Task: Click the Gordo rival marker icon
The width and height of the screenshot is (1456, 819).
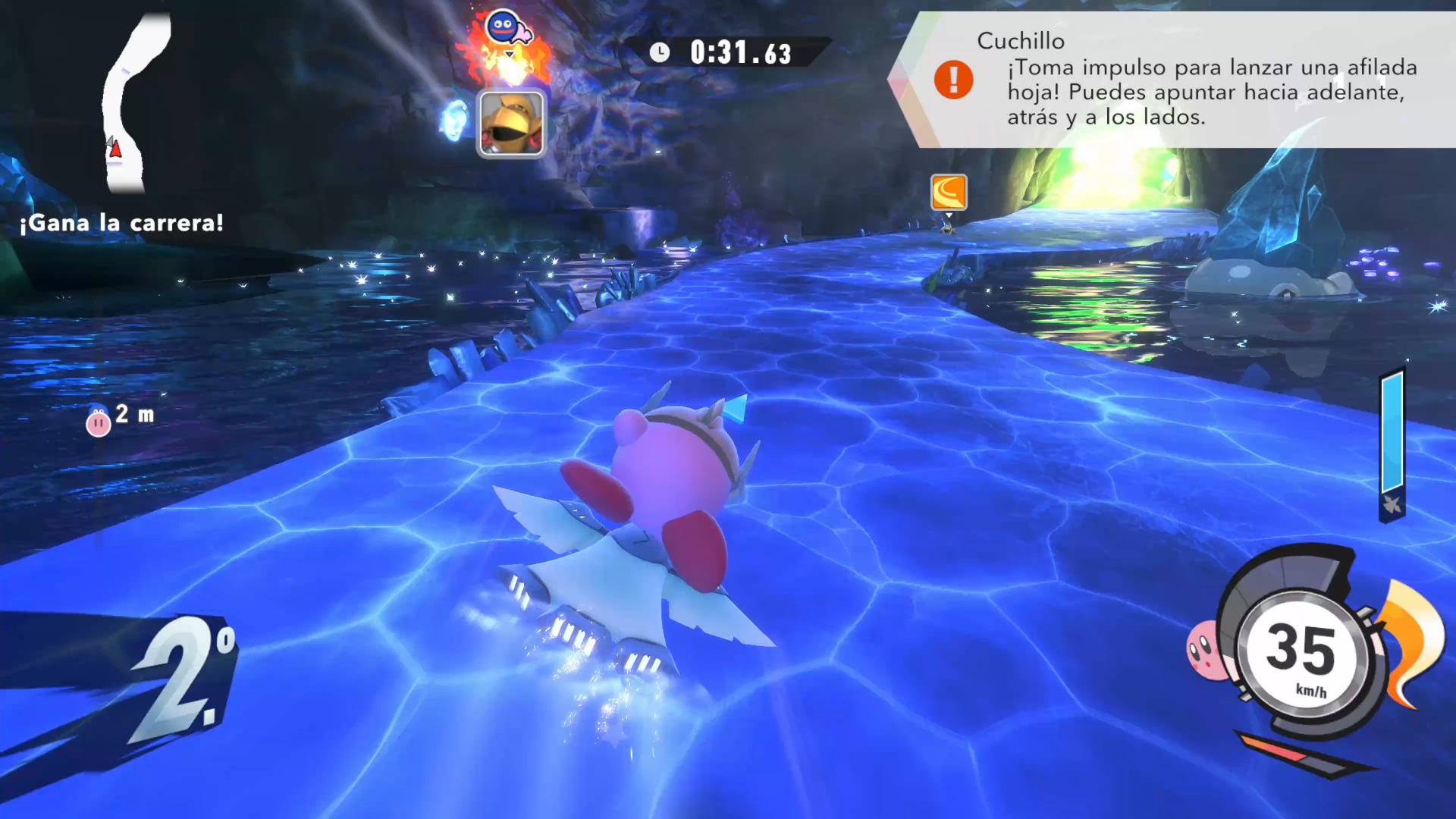Action: pyautogui.click(x=503, y=28)
